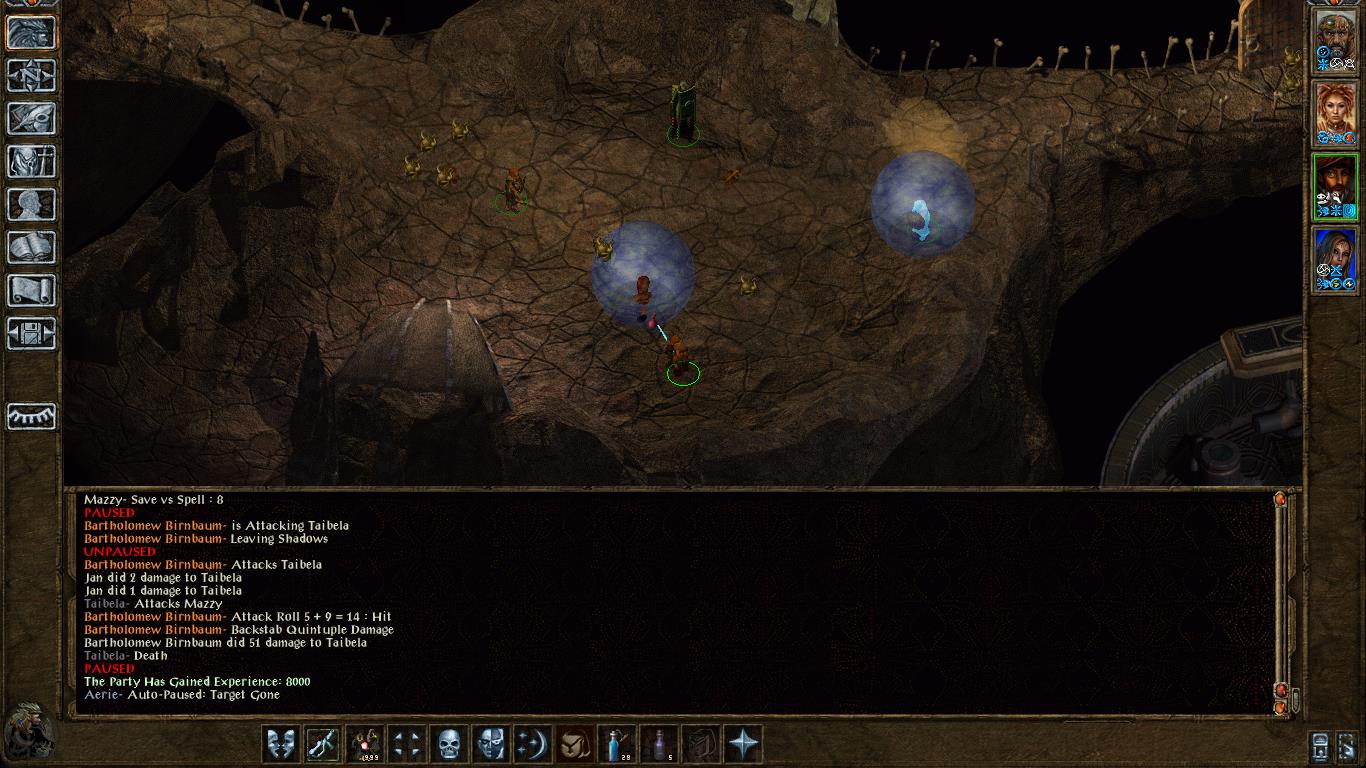
Task: Open the area map with the compass button
Action: tap(32, 75)
